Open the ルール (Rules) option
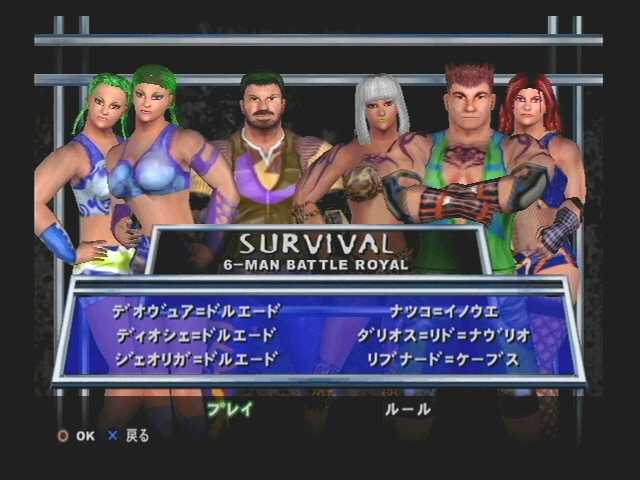Image resolution: width=640 pixels, height=480 pixels. click(408, 408)
